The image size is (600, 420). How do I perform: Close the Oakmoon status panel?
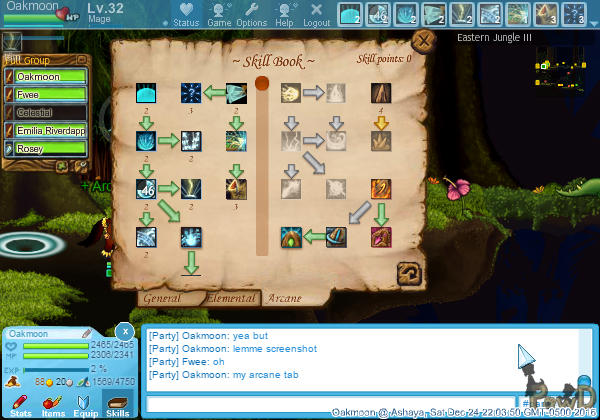tap(123, 331)
